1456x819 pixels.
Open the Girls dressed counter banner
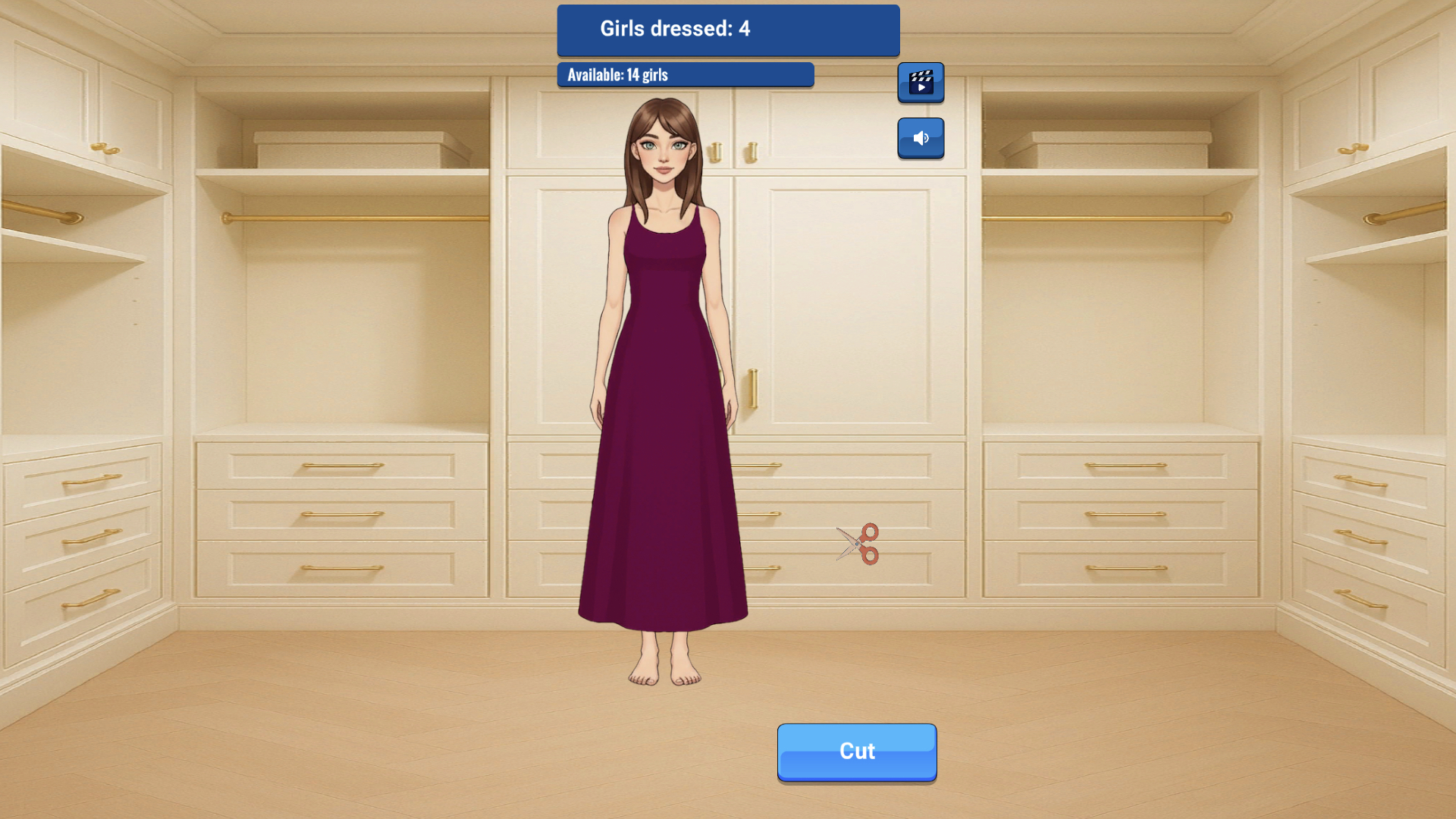pos(728,30)
